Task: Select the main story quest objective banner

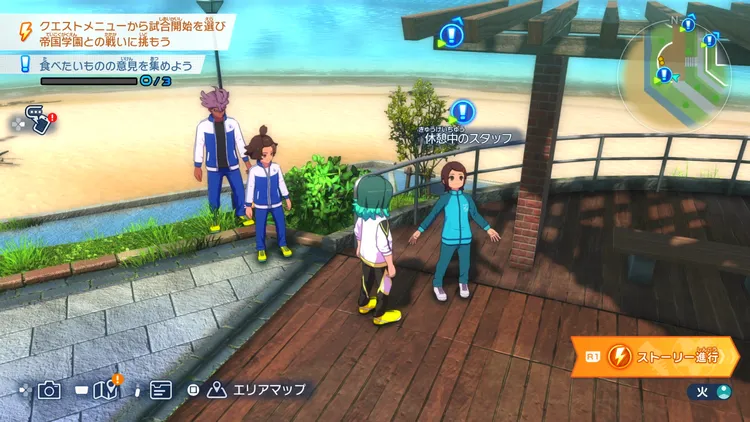Action: pos(120,28)
